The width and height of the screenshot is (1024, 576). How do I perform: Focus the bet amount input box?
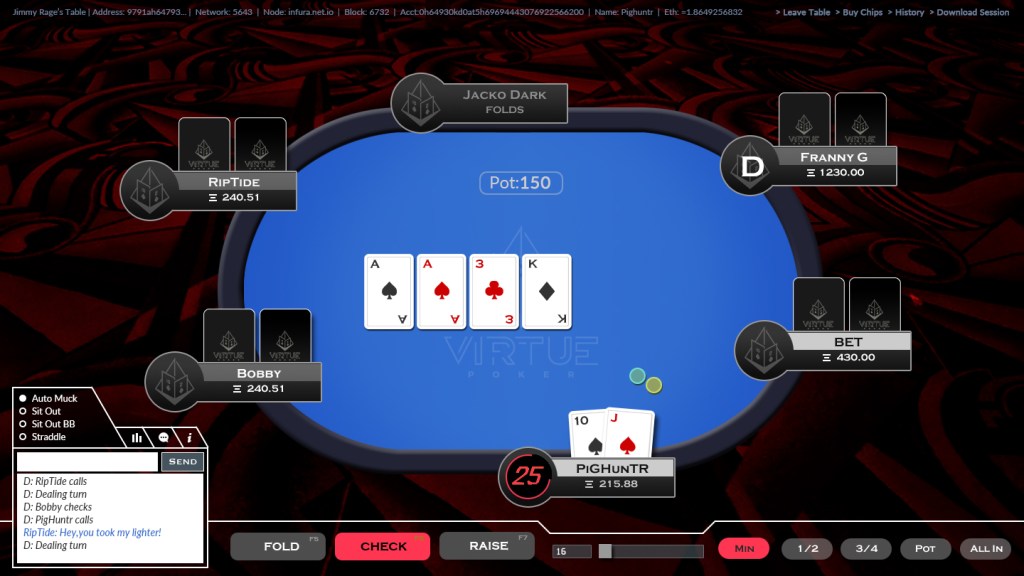[572, 551]
